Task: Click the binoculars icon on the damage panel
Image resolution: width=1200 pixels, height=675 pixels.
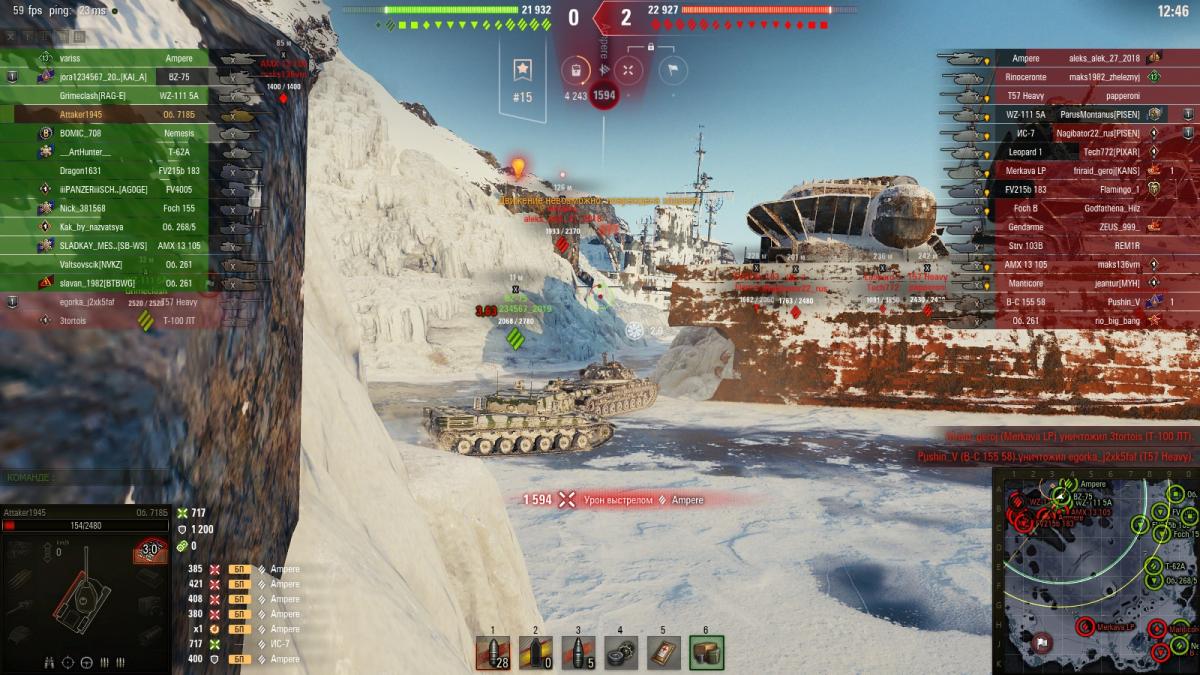Action: (x=47, y=662)
